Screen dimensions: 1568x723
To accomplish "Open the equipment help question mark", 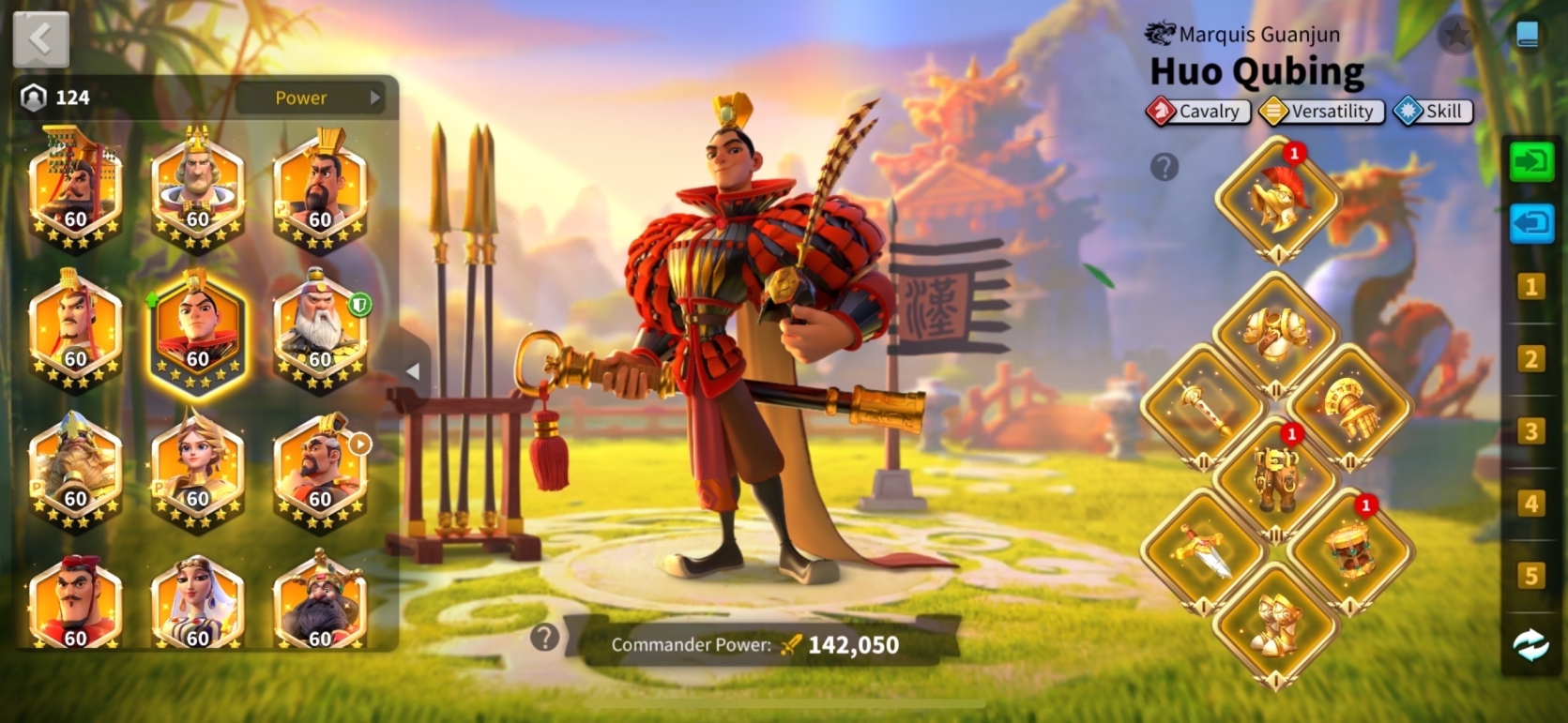I will 1164,167.
